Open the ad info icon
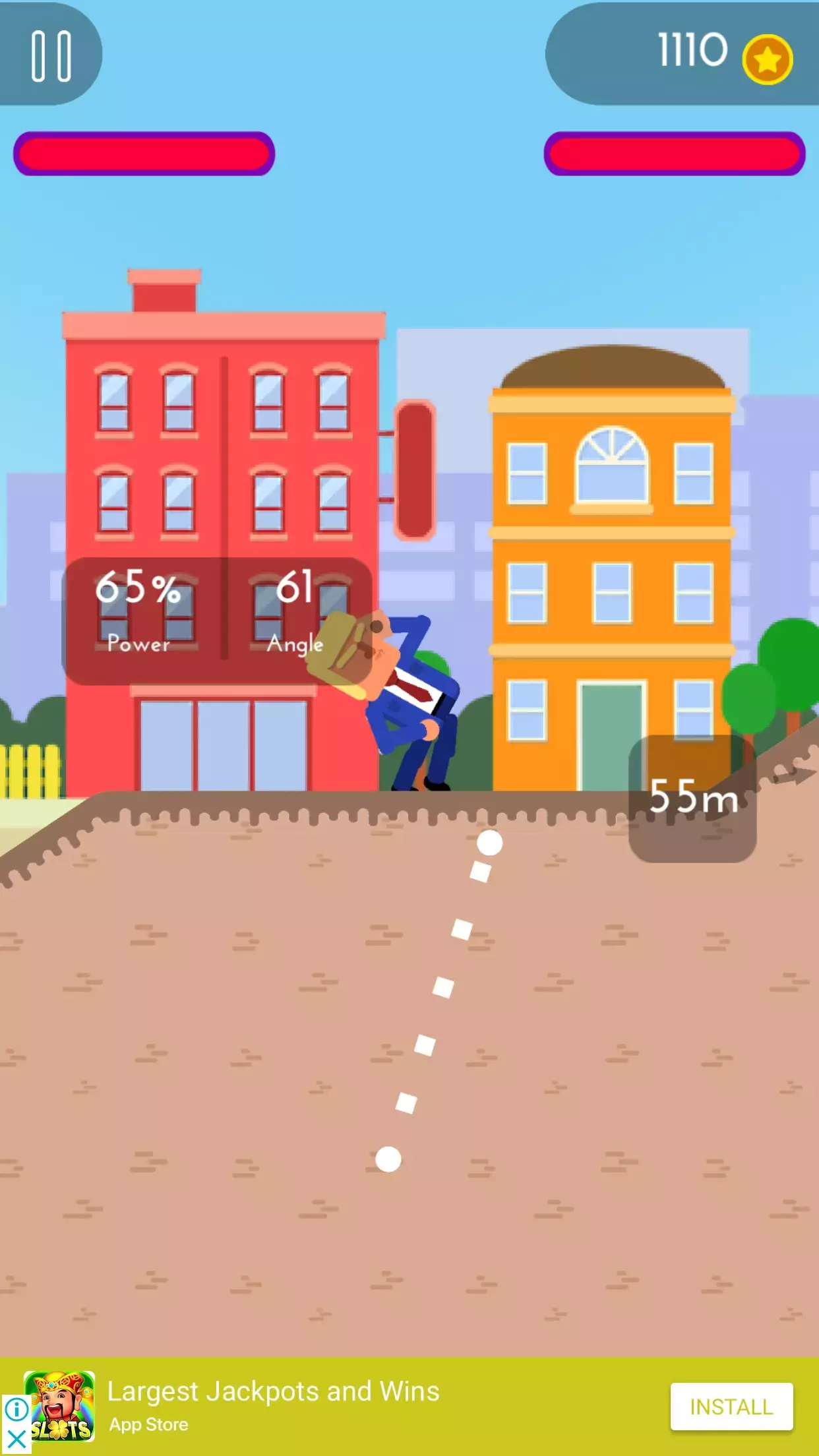Image resolution: width=819 pixels, height=1456 pixels. click(x=16, y=1410)
